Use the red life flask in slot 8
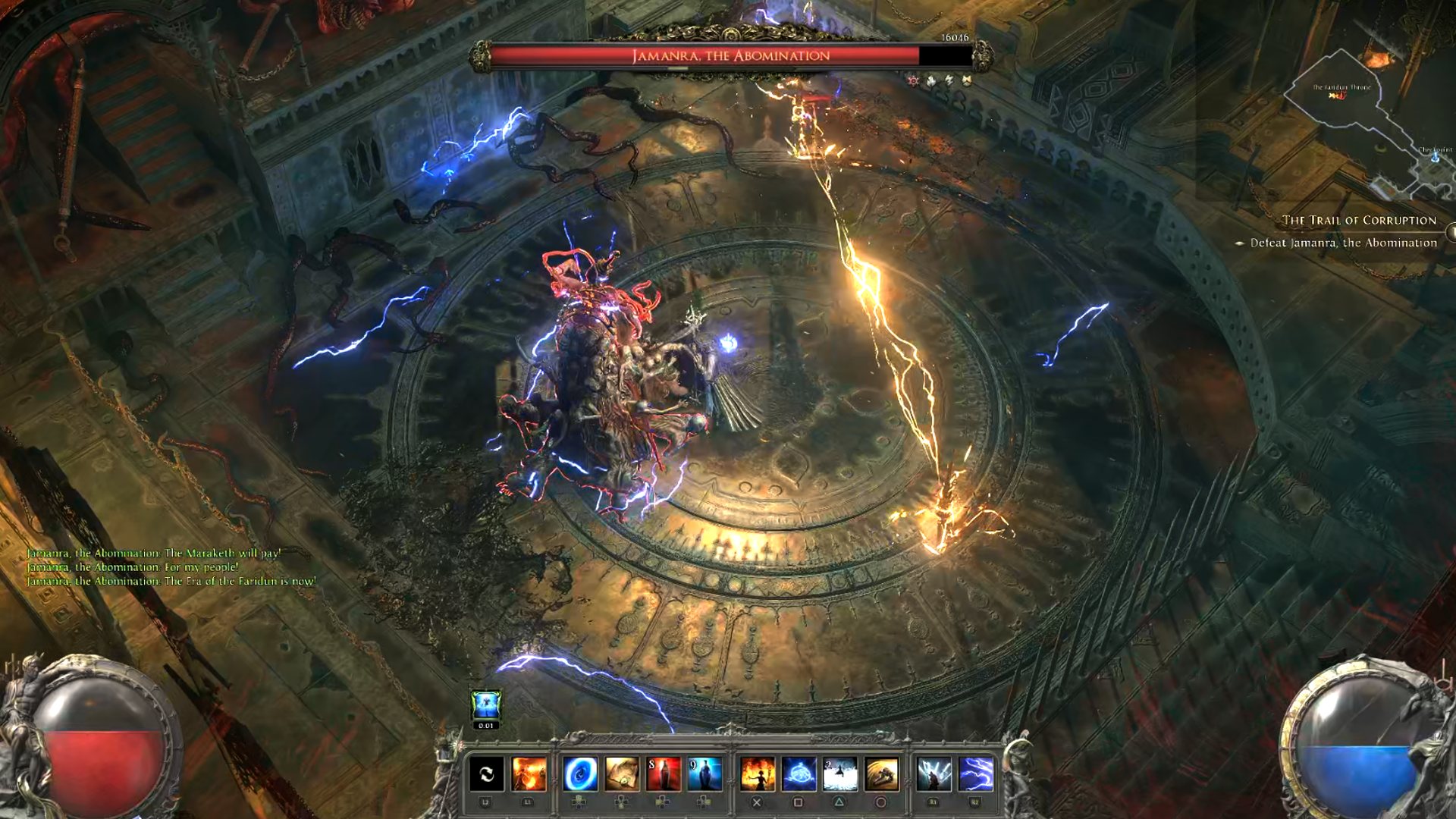Image resolution: width=1456 pixels, height=819 pixels. coord(663,772)
